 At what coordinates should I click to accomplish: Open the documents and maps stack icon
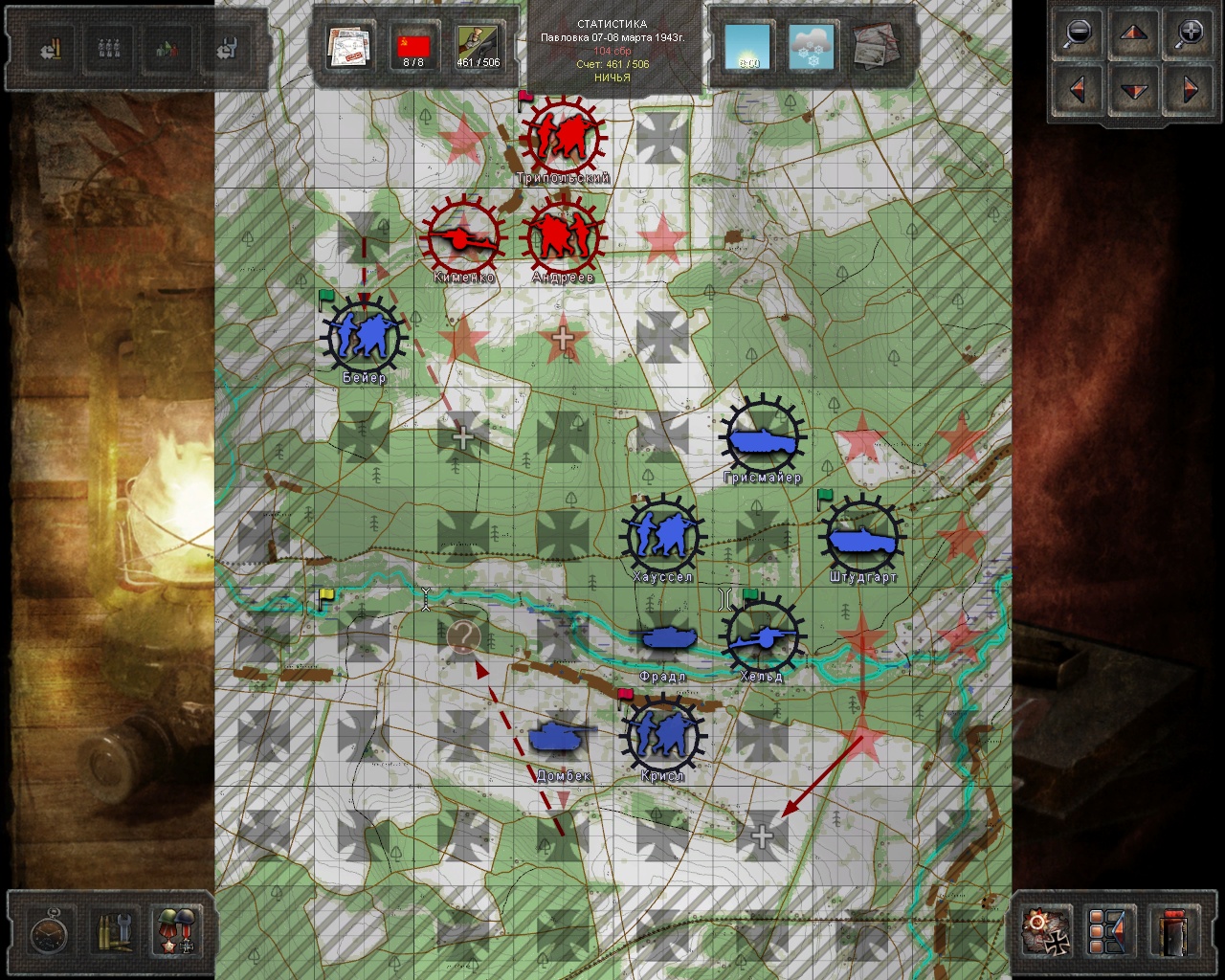point(349,48)
